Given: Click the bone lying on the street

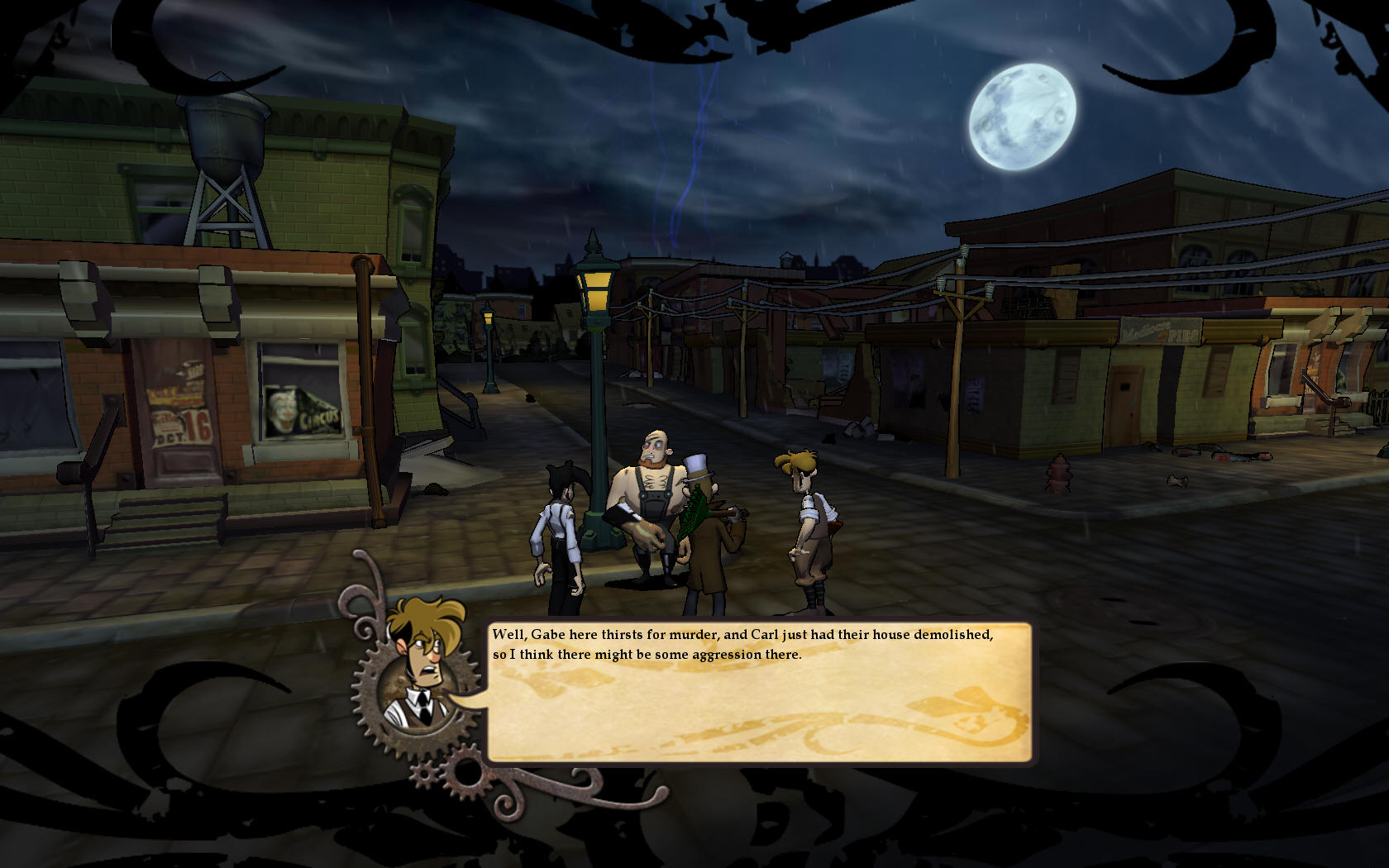Looking at the screenshot, I should (1178, 482).
